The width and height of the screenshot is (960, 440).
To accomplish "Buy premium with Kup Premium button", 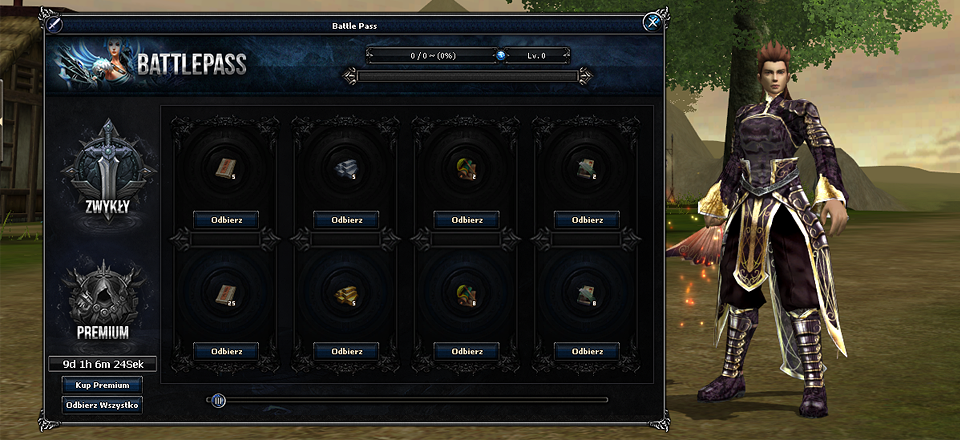I will coord(102,385).
